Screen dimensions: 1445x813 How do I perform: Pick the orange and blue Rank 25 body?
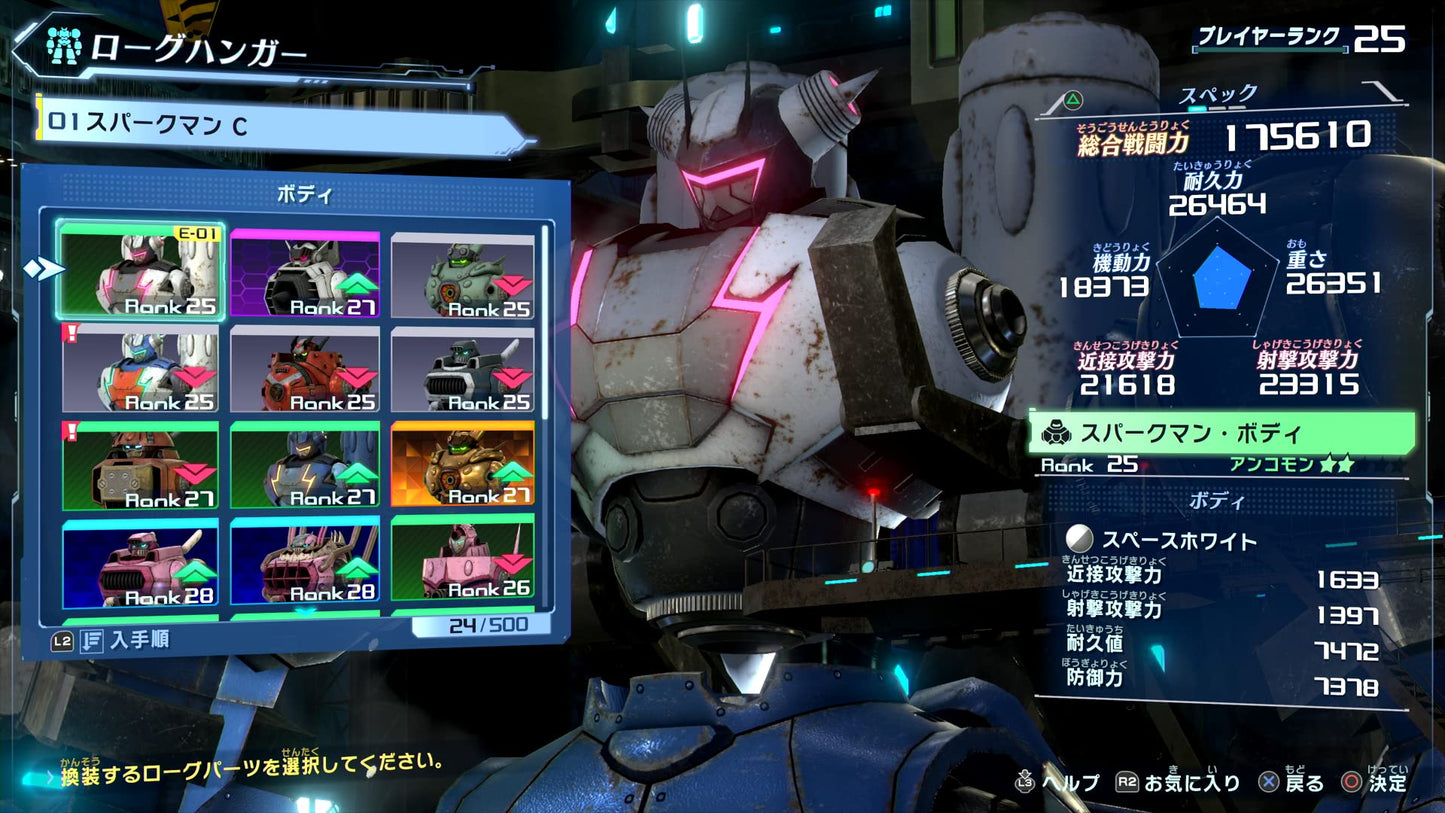click(x=140, y=369)
